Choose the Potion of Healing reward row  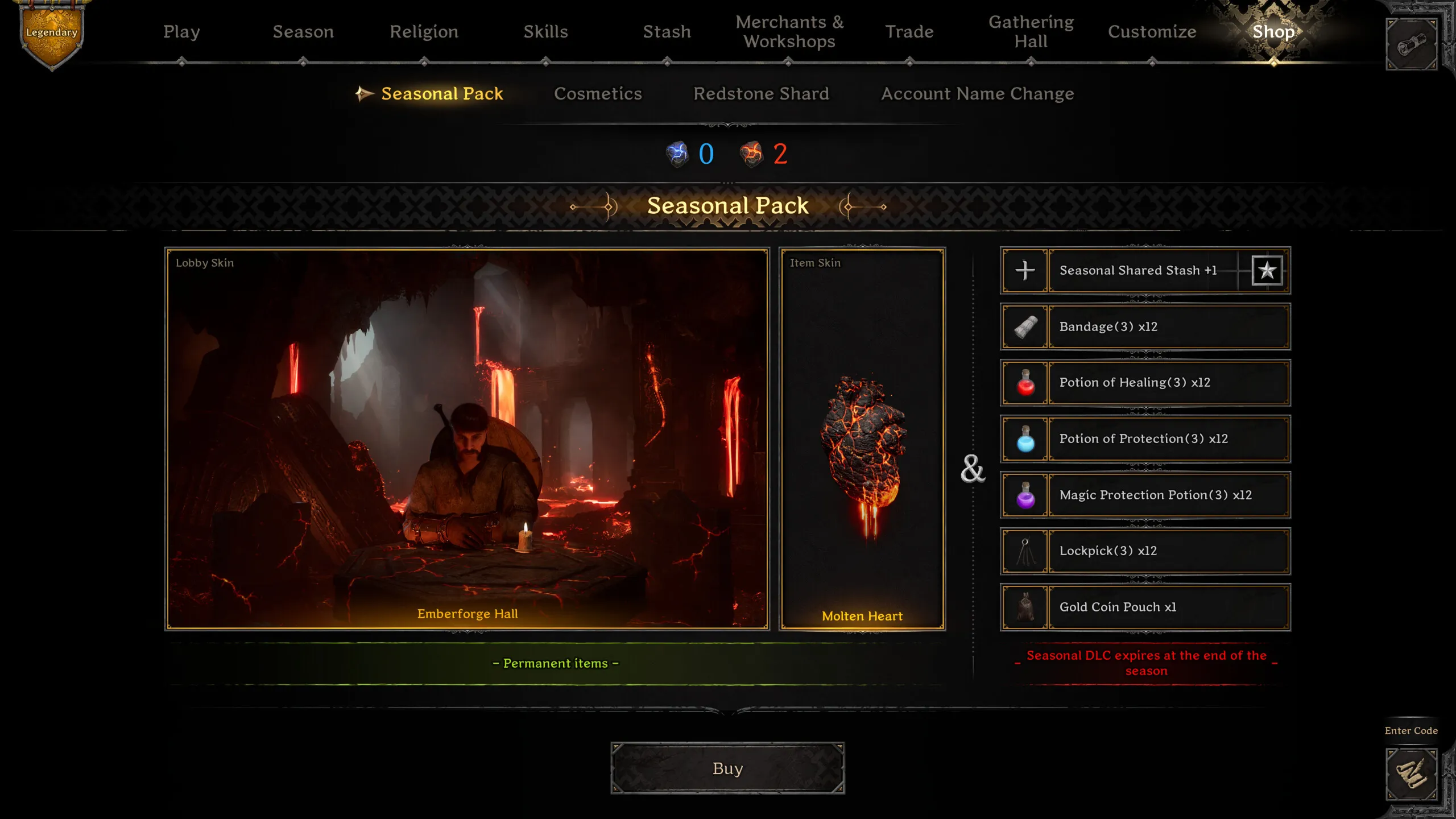pos(1144,383)
